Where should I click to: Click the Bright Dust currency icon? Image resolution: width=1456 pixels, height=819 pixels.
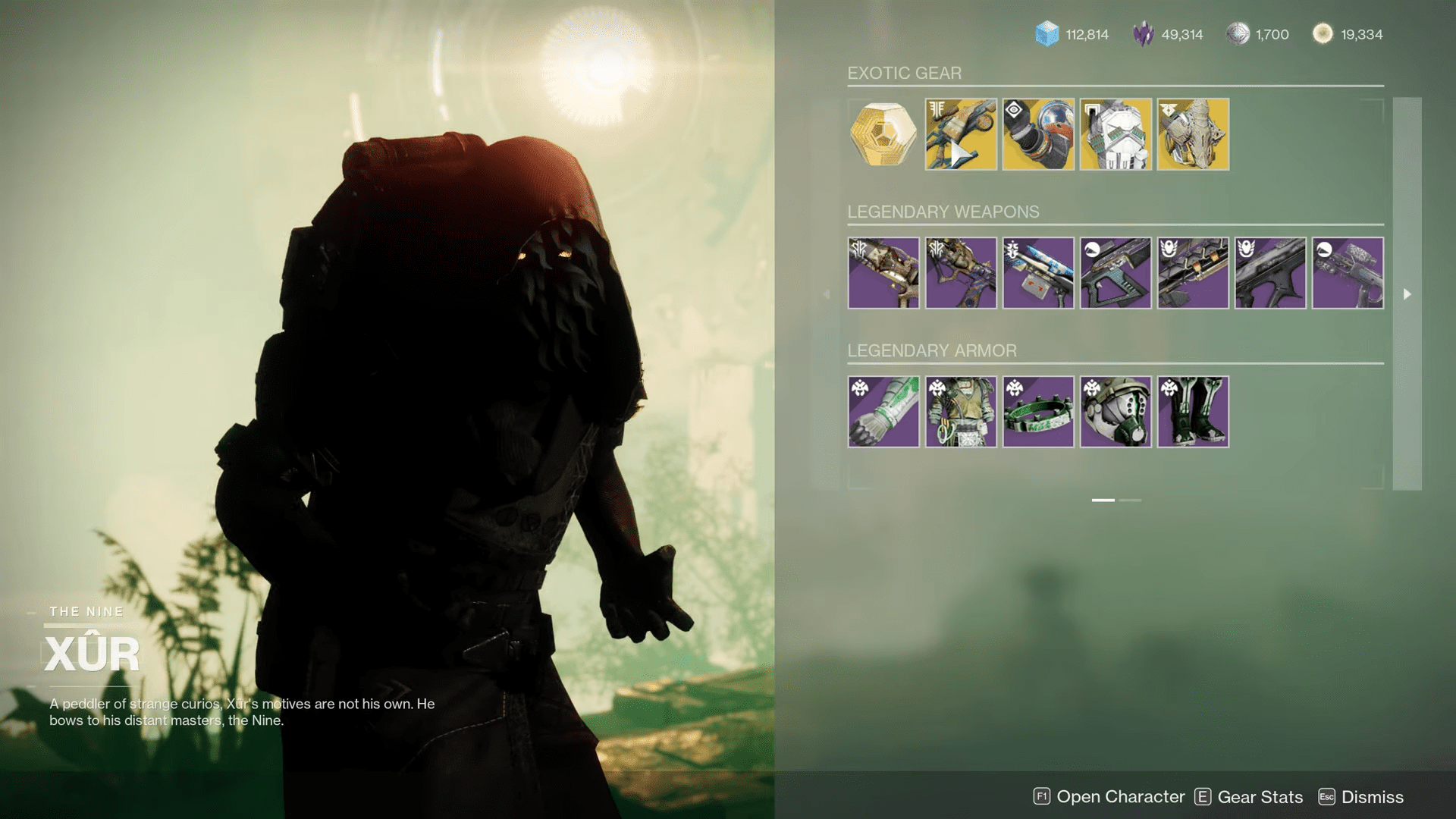[x=1323, y=34]
